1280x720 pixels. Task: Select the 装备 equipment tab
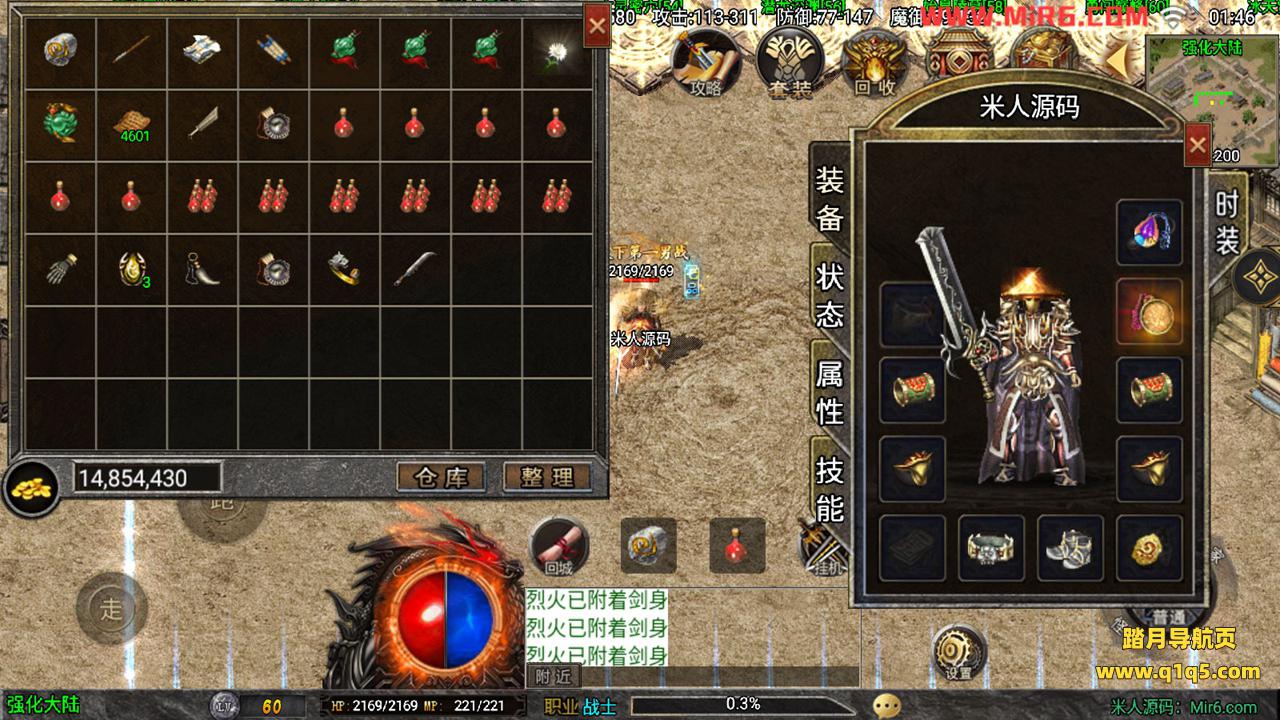pyautogui.click(x=830, y=198)
